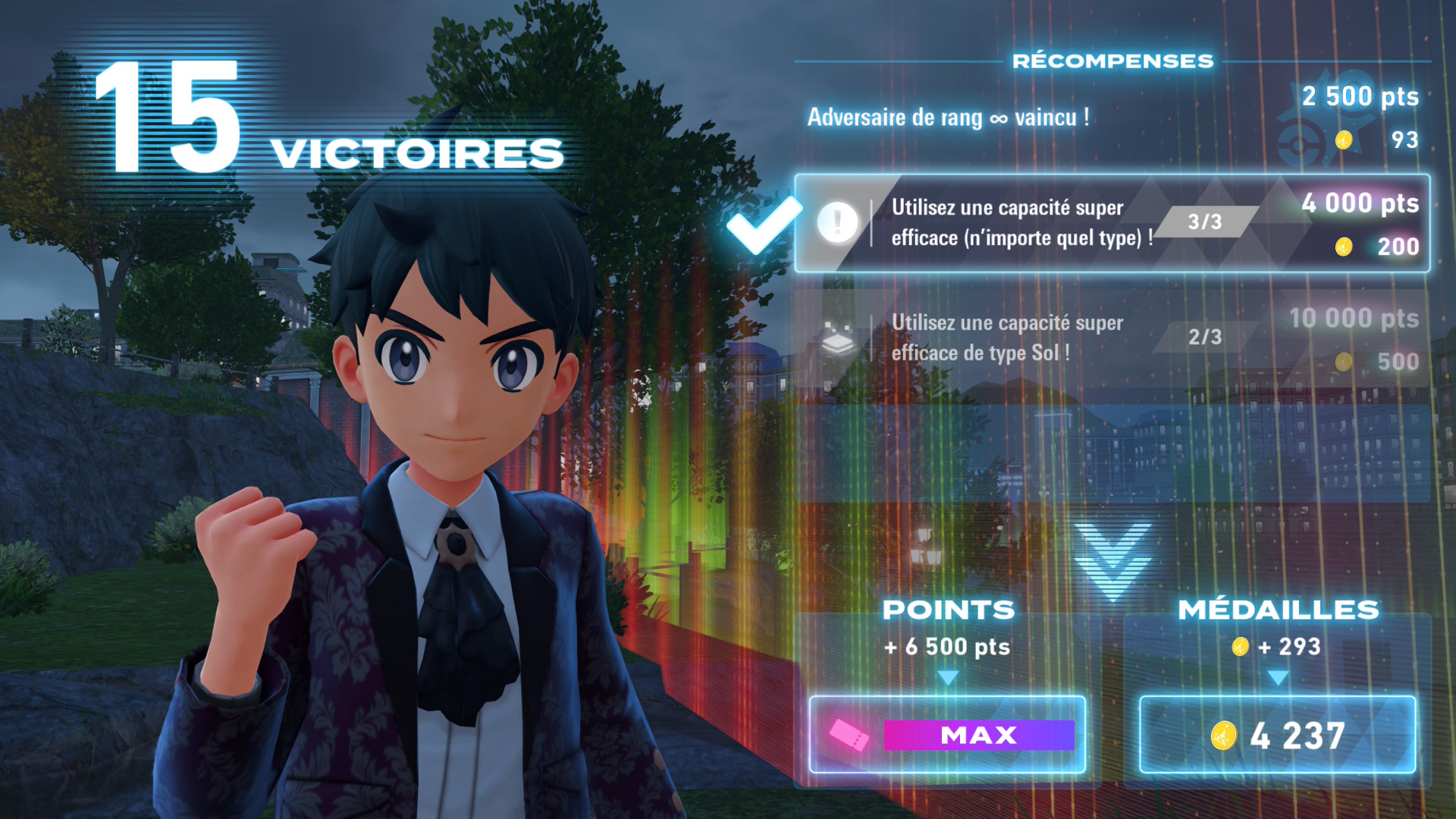Select the completed super-effective move challenge row
The image size is (1456, 819).
tap(1112, 223)
